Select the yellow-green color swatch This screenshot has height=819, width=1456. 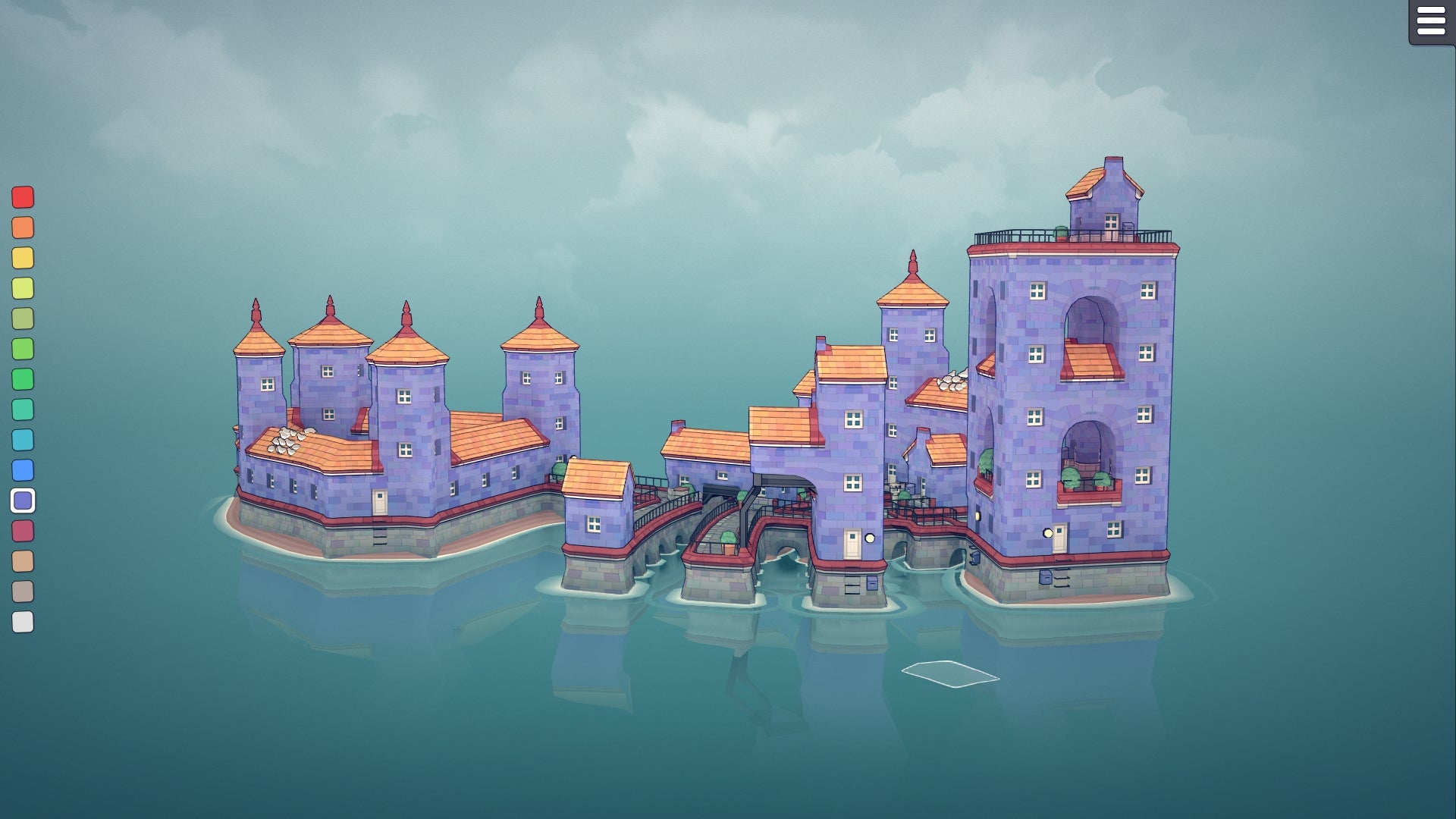(x=22, y=287)
